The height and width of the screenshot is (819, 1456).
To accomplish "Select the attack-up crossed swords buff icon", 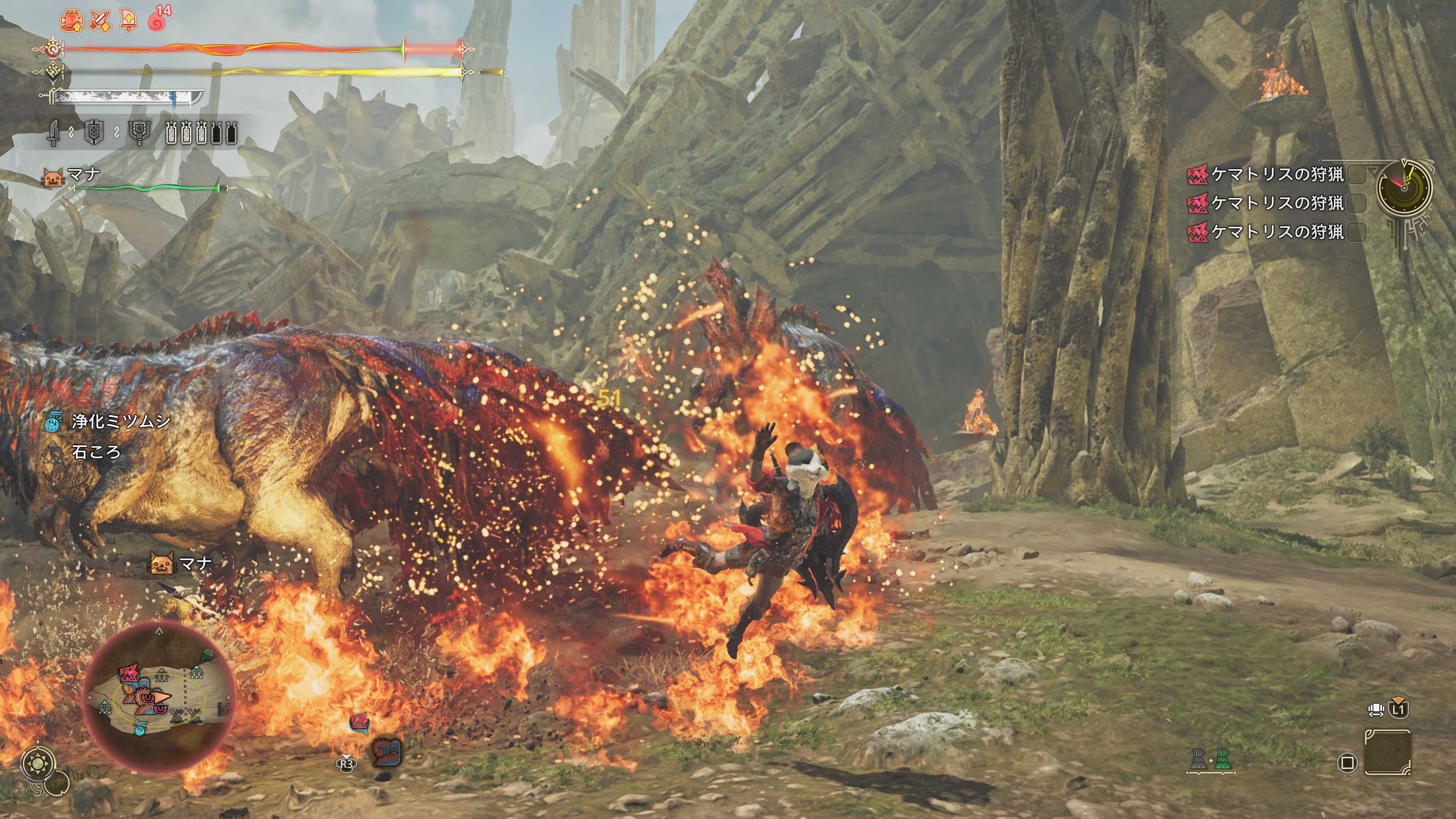I will click(x=100, y=21).
